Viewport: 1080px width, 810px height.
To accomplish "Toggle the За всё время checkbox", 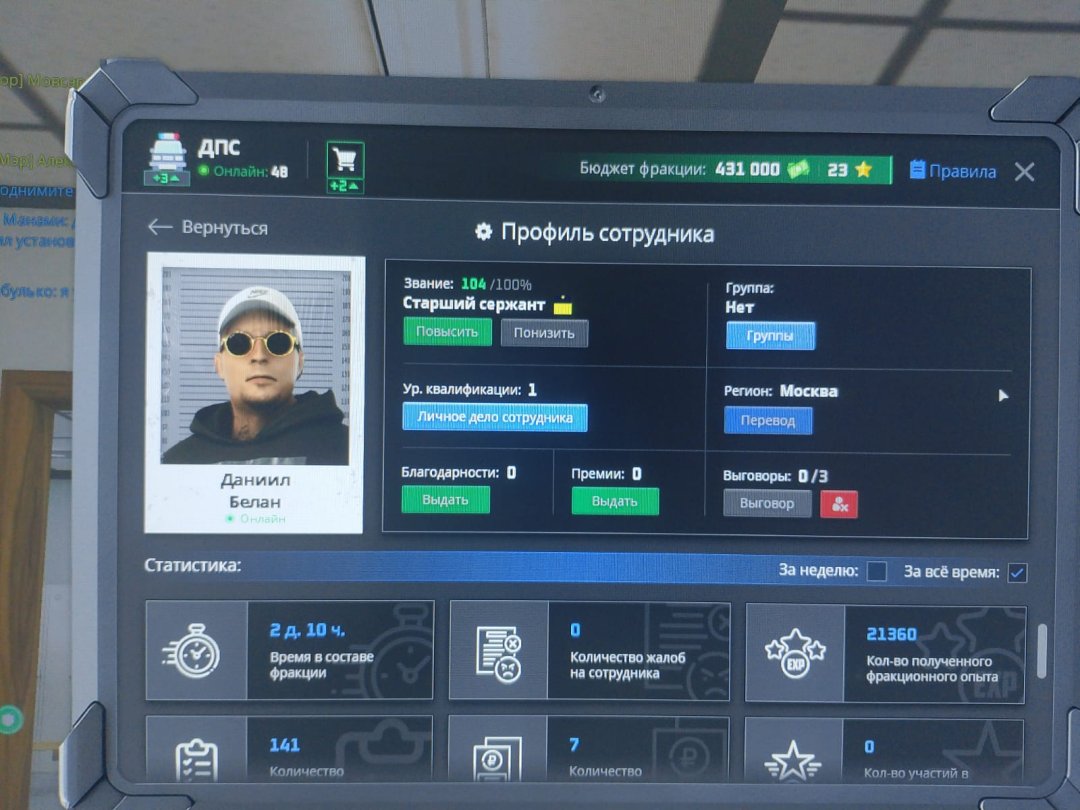I will (x=1017, y=573).
